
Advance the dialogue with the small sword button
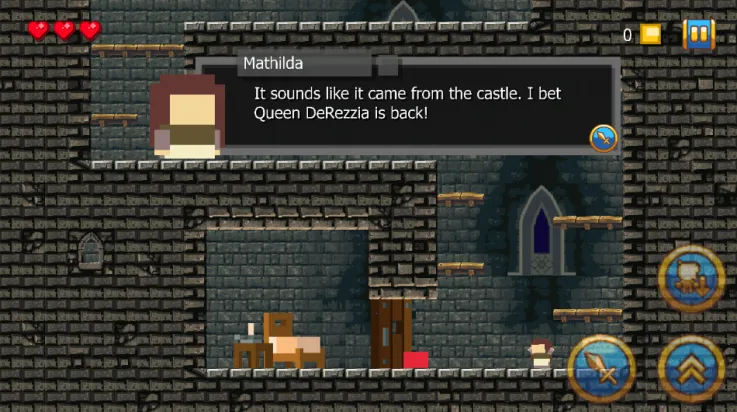[603, 138]
